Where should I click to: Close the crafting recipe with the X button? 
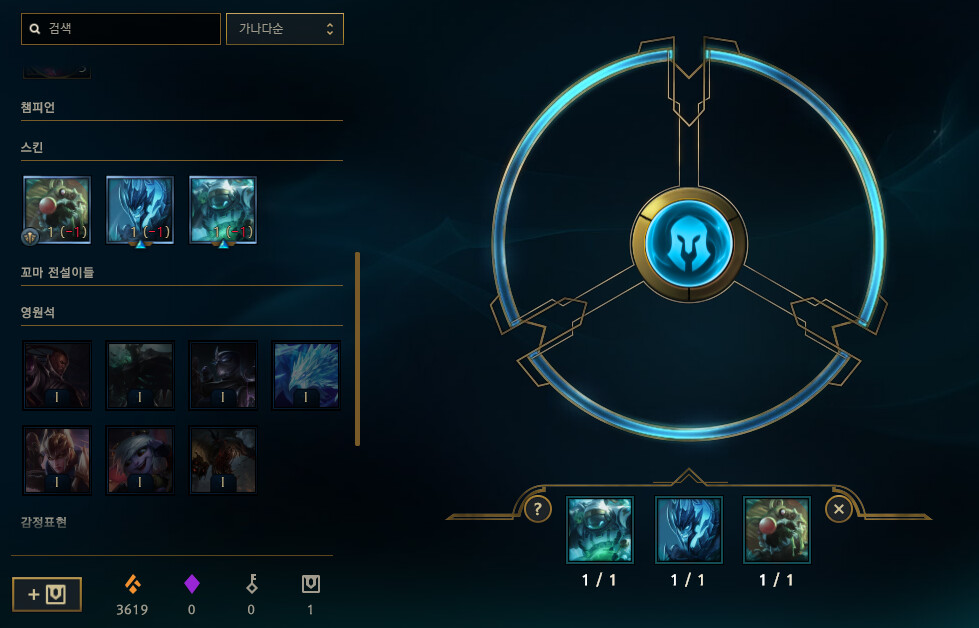[x=839, y=509]
